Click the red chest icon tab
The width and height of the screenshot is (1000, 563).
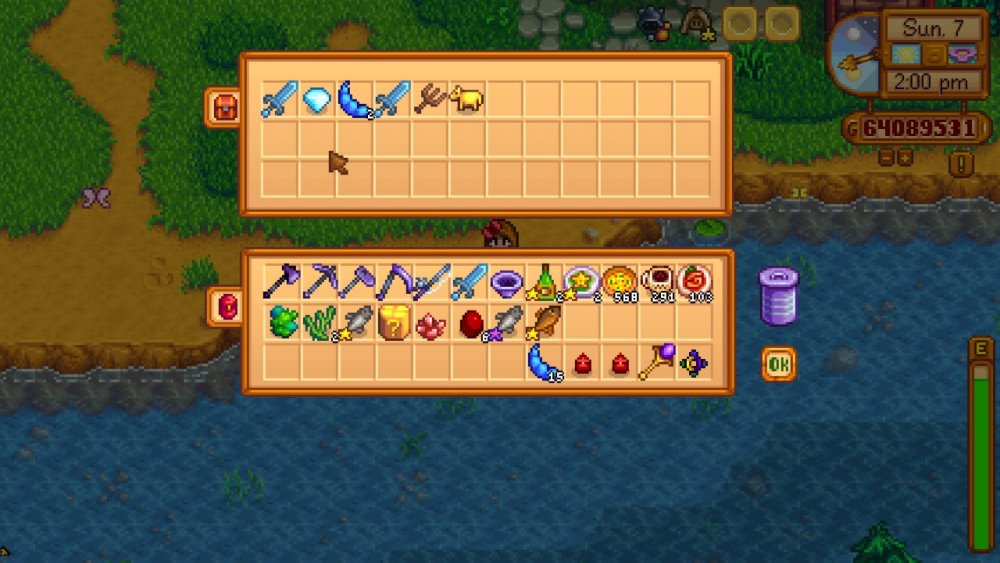pos(224,106)
